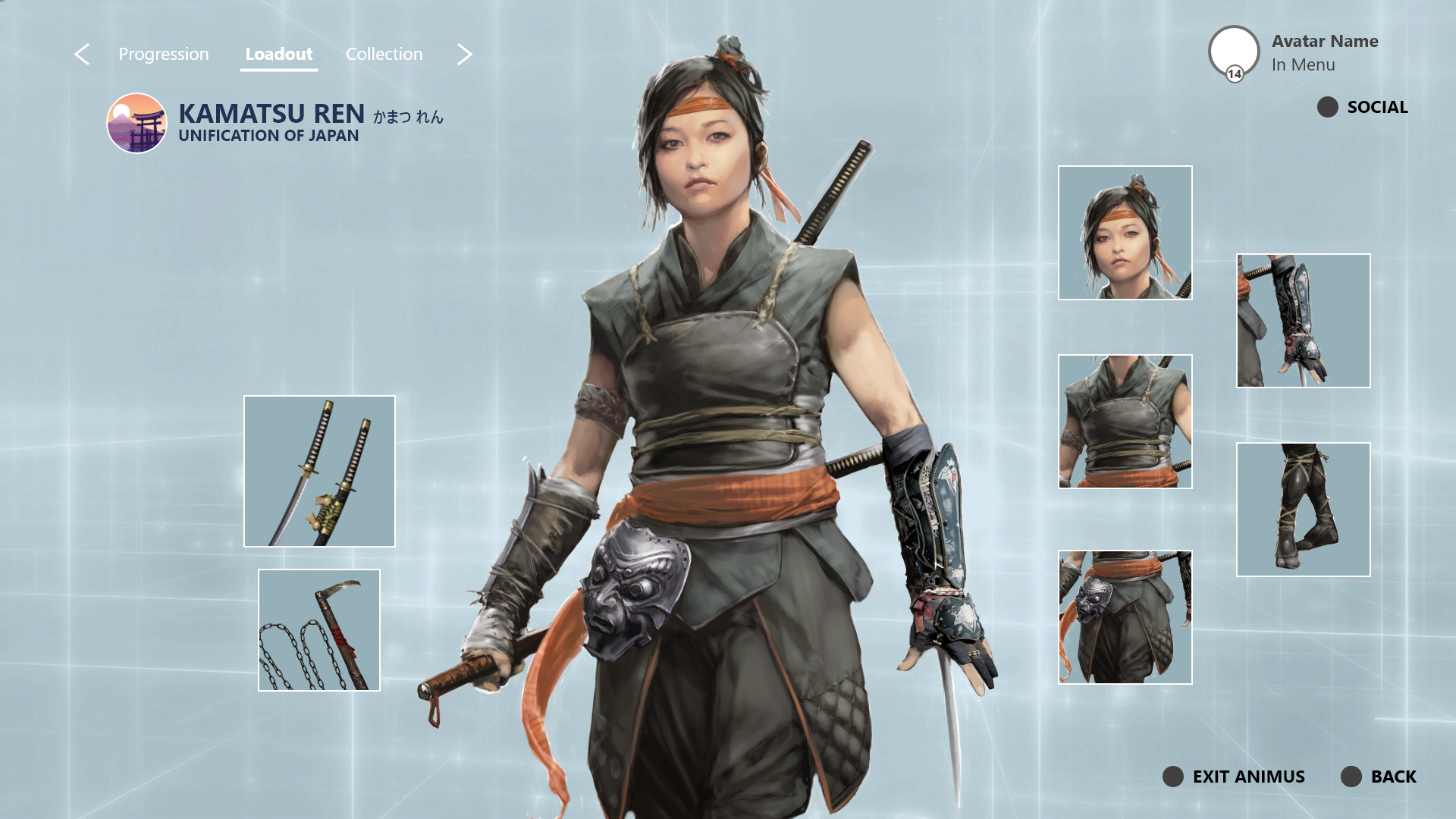
Task: Choose the kusarigama chain sickle slot
Action: click(x=319, y=630)
